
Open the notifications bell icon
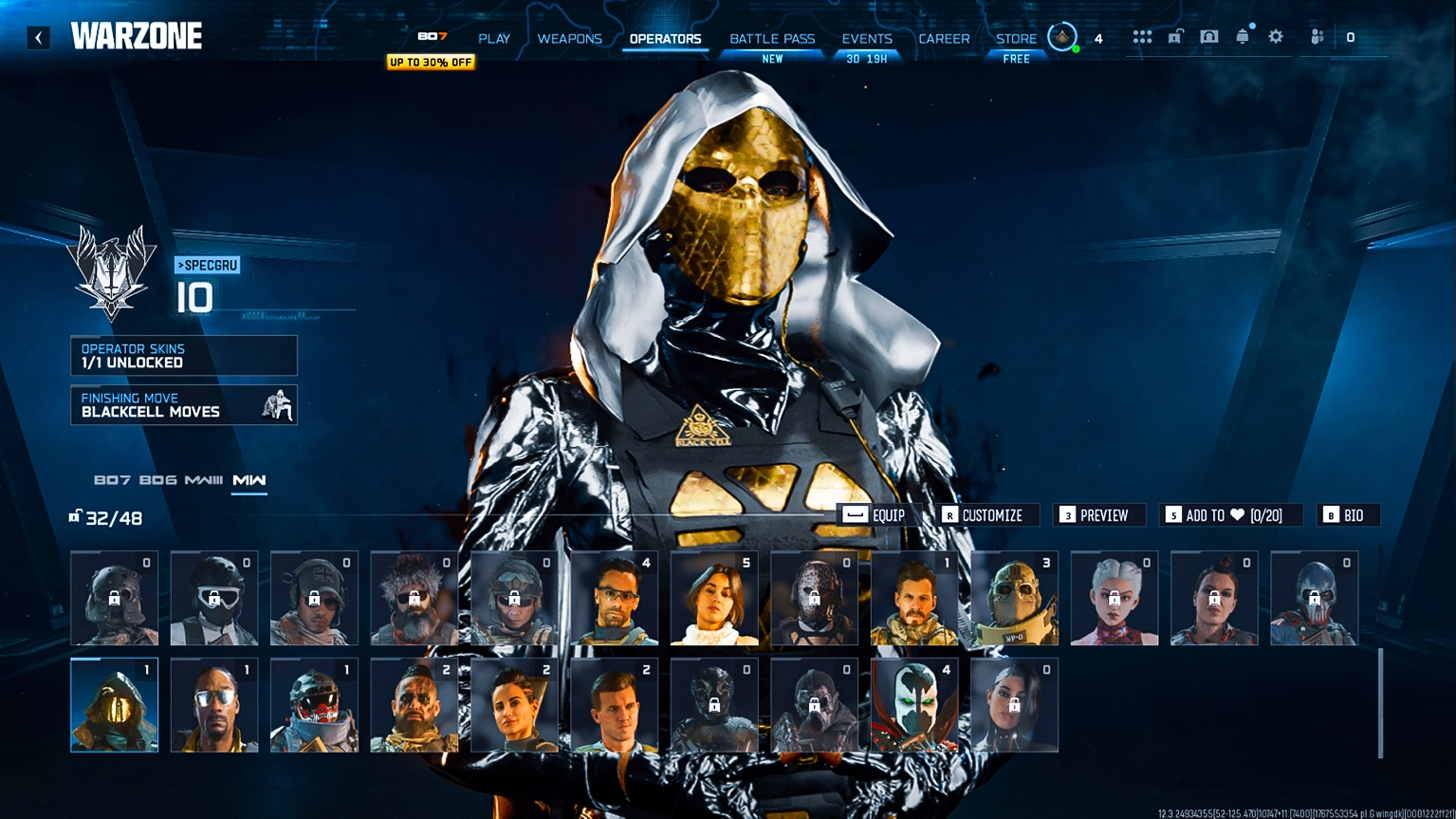click(1241, 36)
